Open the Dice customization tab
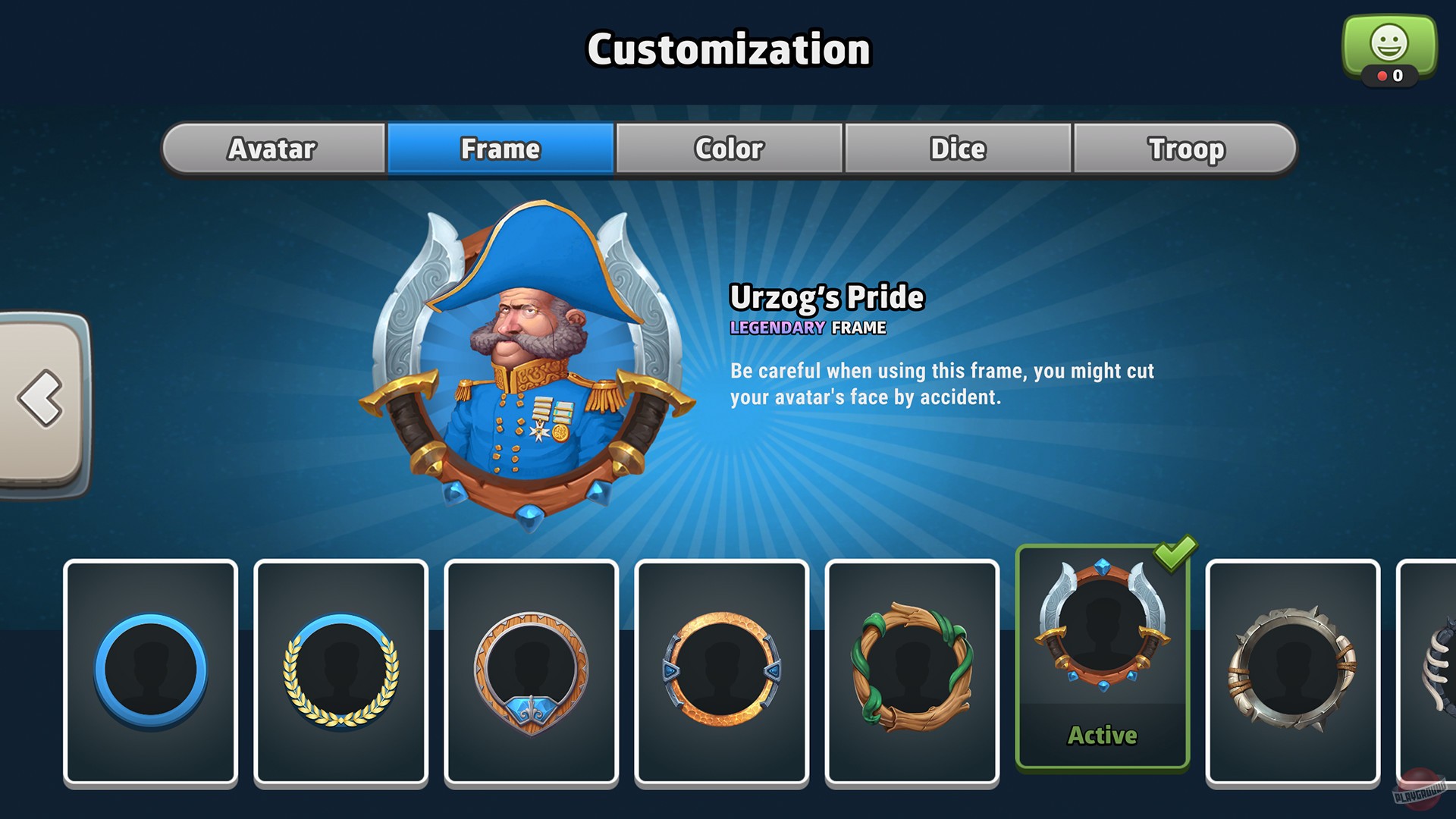The width and height of the screenshot is (1456, 819). click(957, 149)
